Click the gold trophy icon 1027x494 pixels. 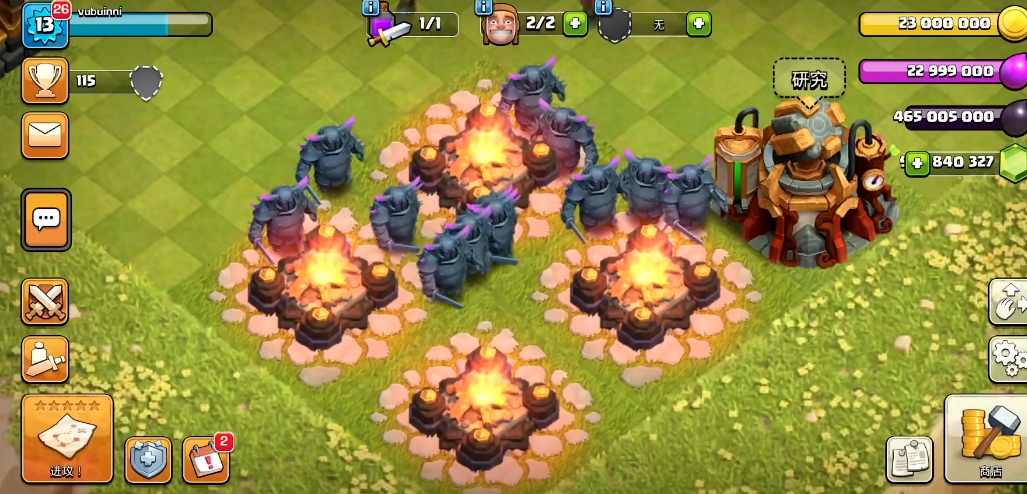45,81
